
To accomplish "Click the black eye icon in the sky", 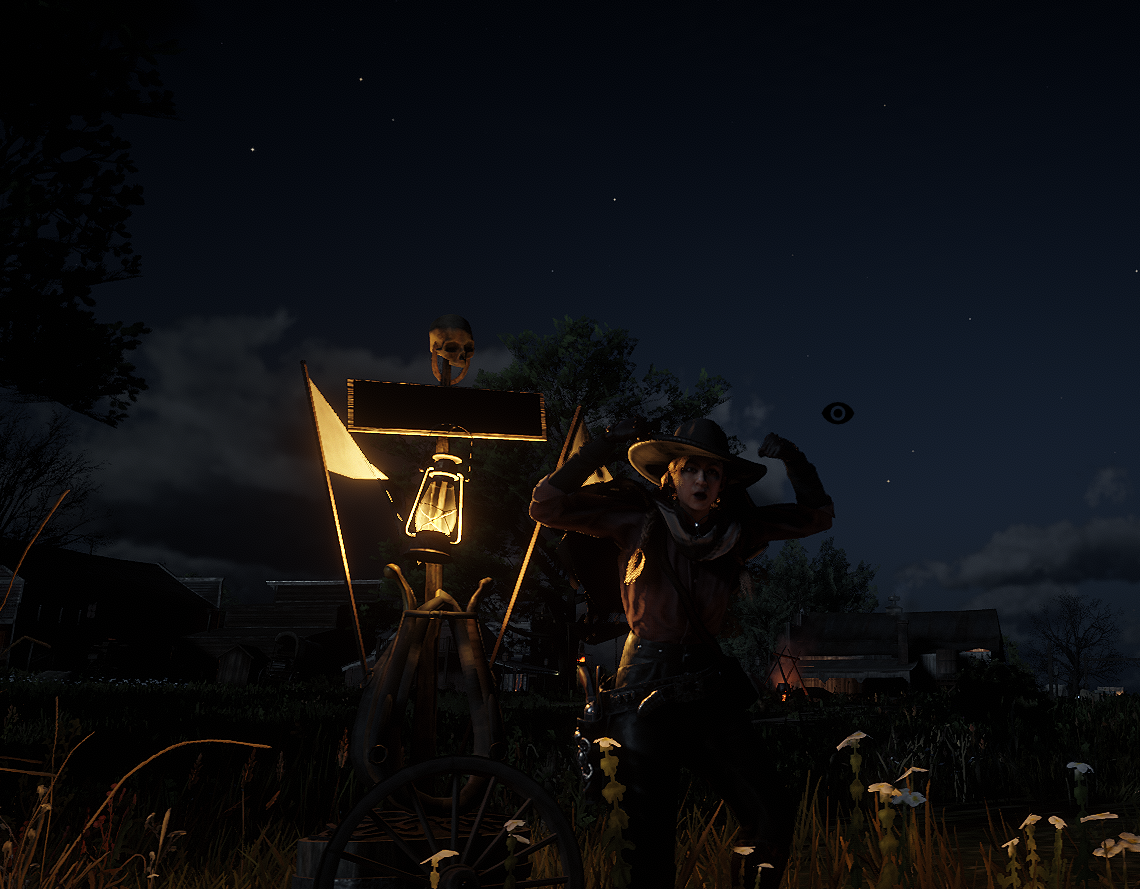I will (x=837, y=413).
